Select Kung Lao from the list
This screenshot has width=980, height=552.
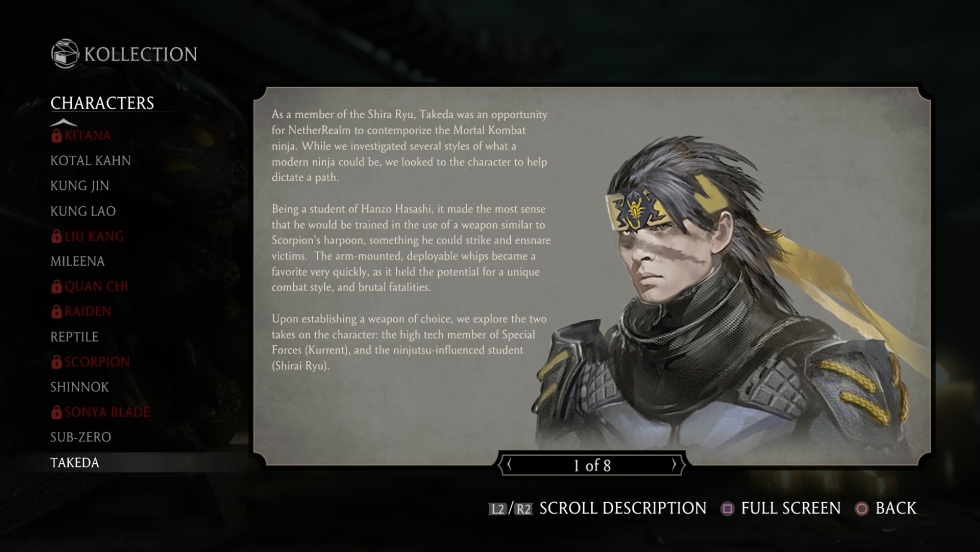tap(83, 211)
